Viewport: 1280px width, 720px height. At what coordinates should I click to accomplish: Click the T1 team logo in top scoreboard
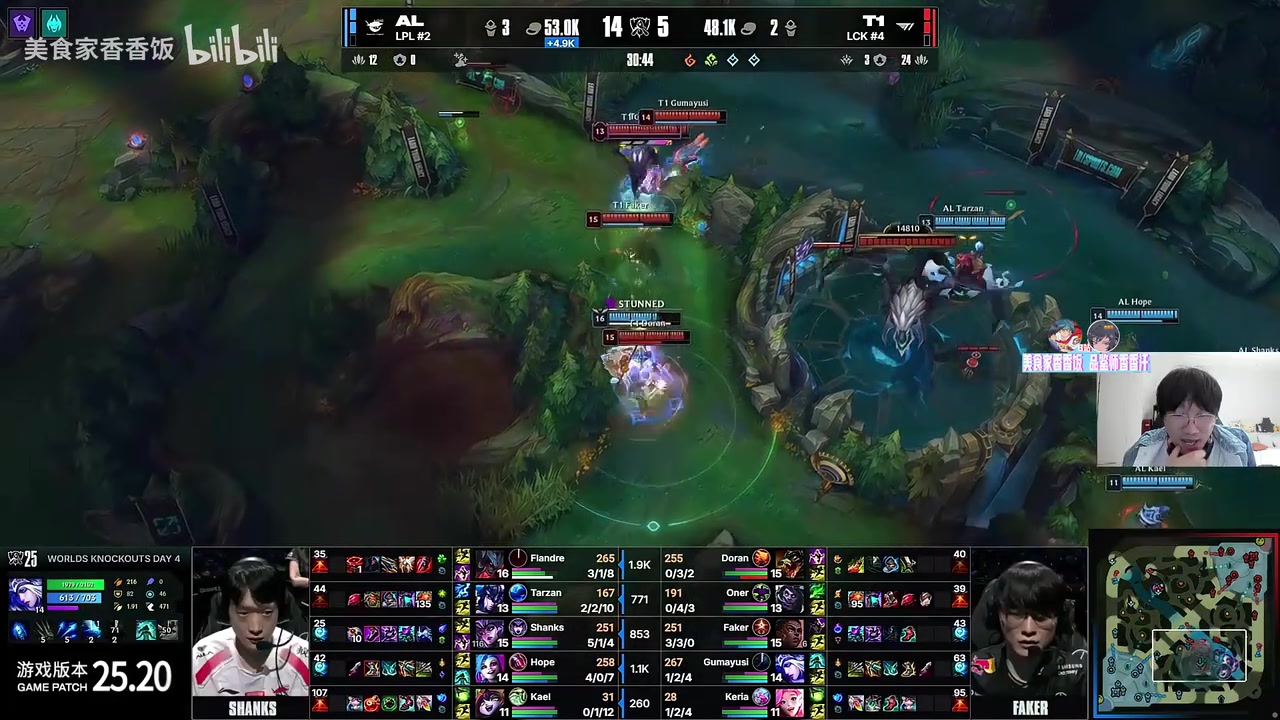[x=905, y=27]
